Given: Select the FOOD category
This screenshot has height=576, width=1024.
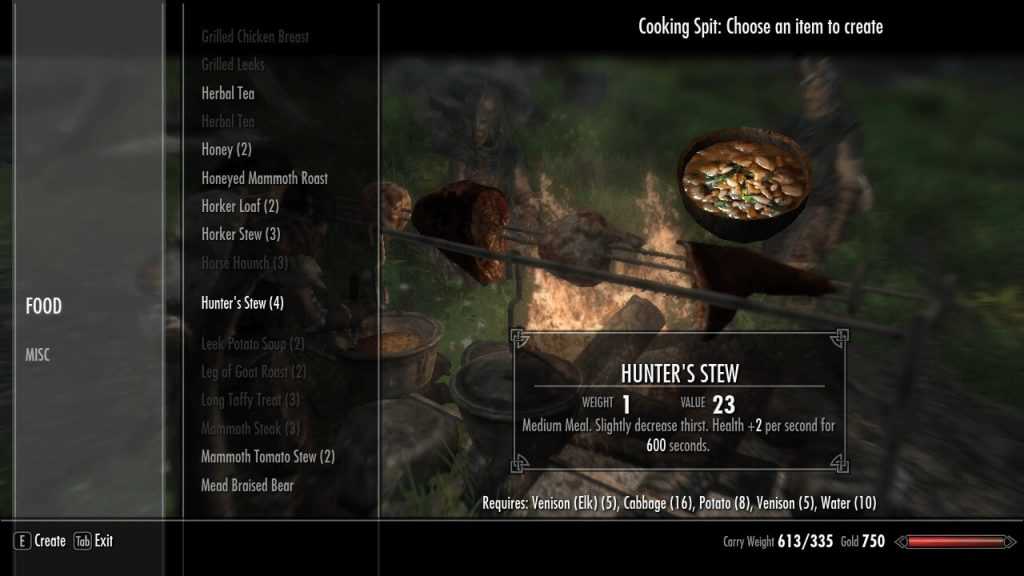Looking at the screenshot, I should [44, 307].
